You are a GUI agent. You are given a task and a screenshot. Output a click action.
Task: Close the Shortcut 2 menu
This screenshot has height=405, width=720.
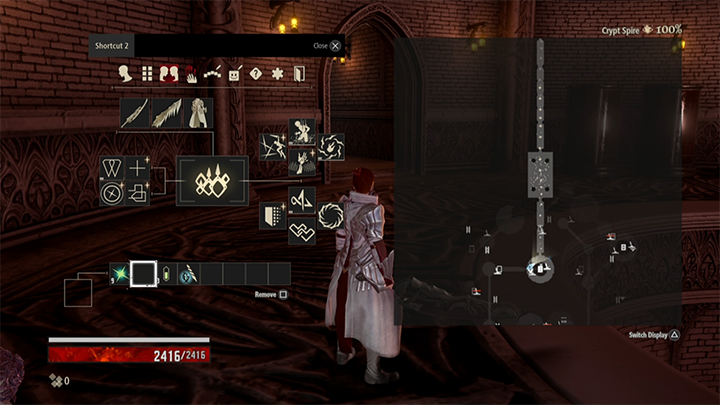(335, 45)
